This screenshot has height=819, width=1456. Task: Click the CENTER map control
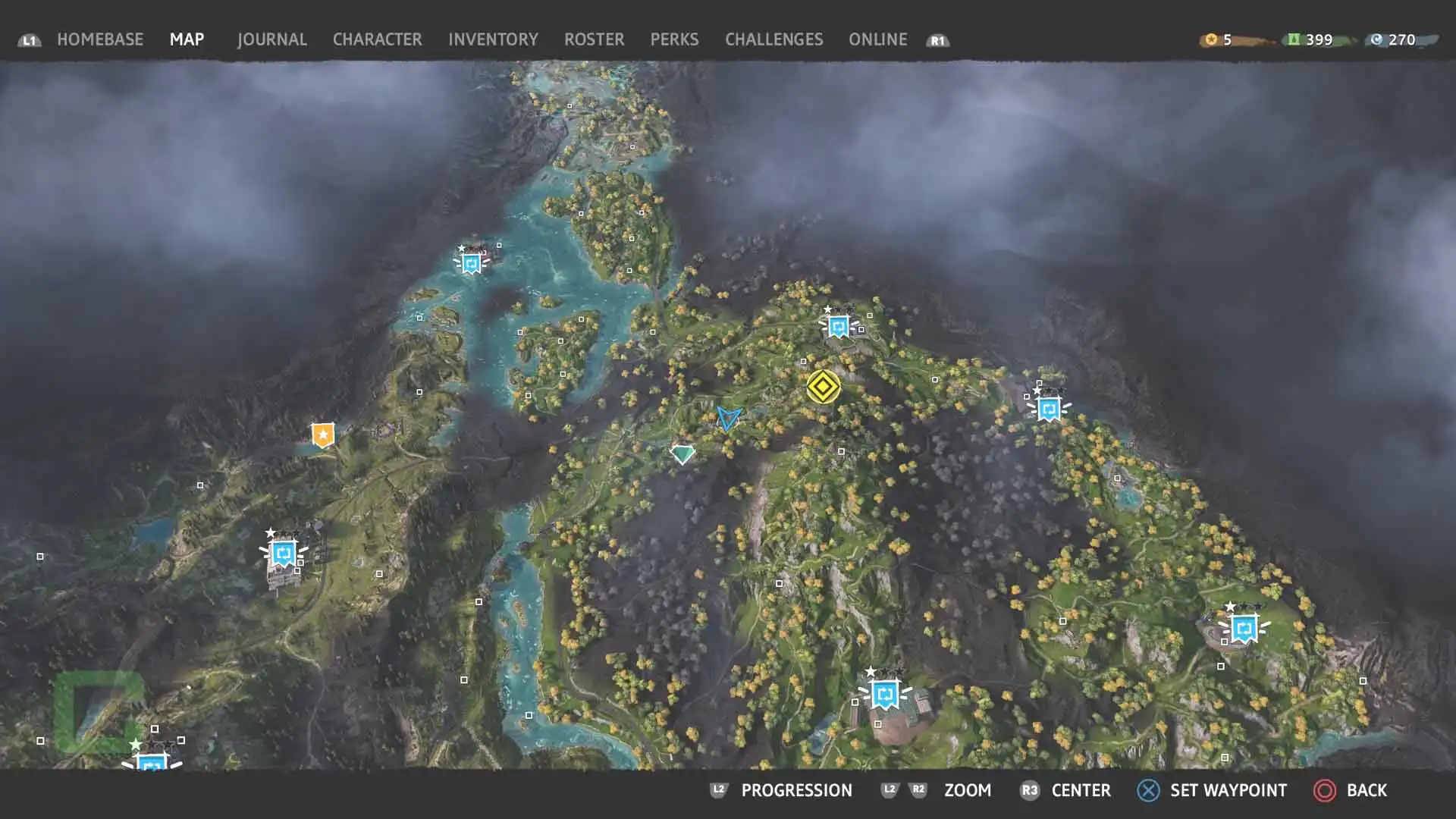coord(1080,789)
